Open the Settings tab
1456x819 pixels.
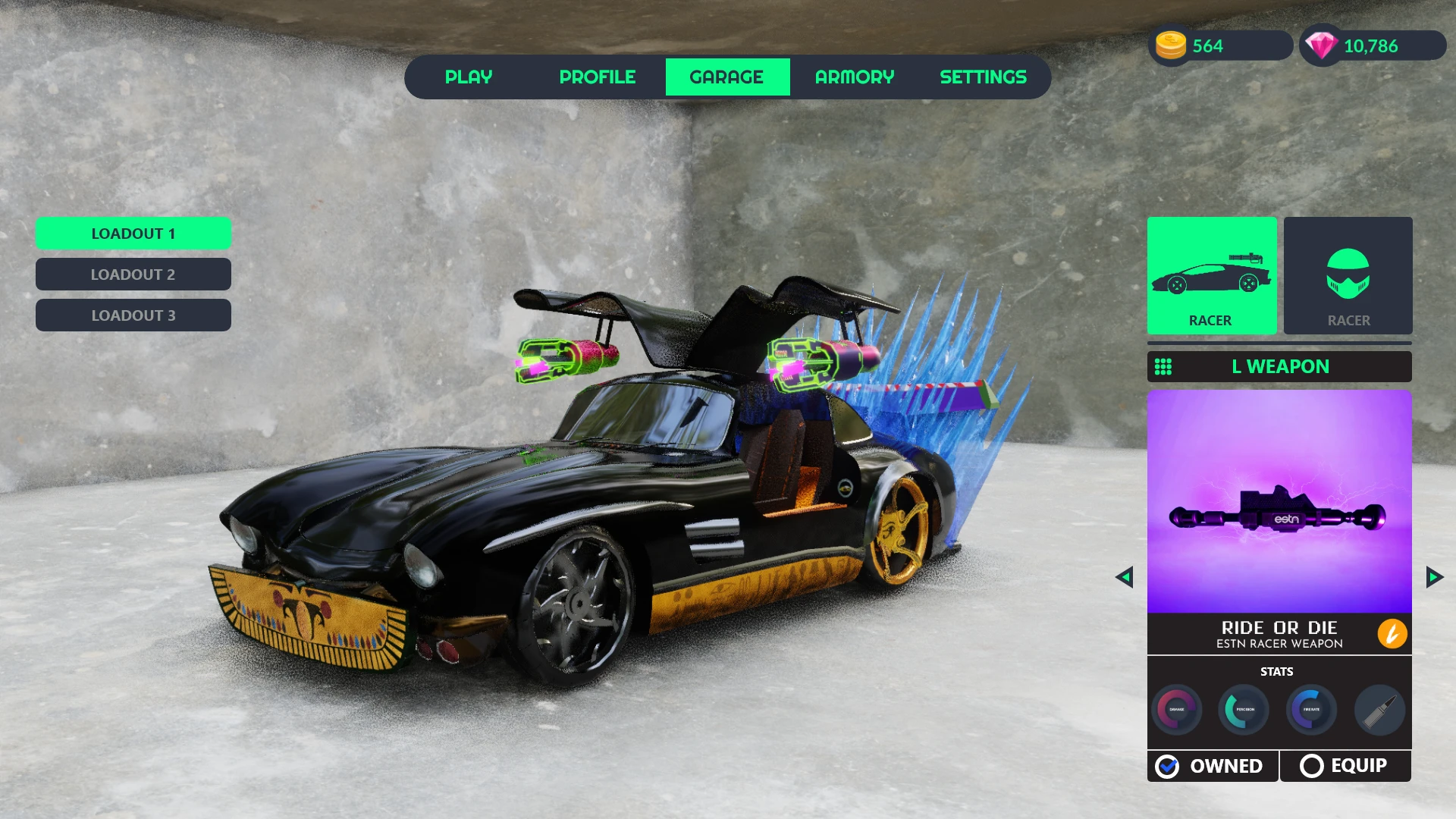[983, 77]
